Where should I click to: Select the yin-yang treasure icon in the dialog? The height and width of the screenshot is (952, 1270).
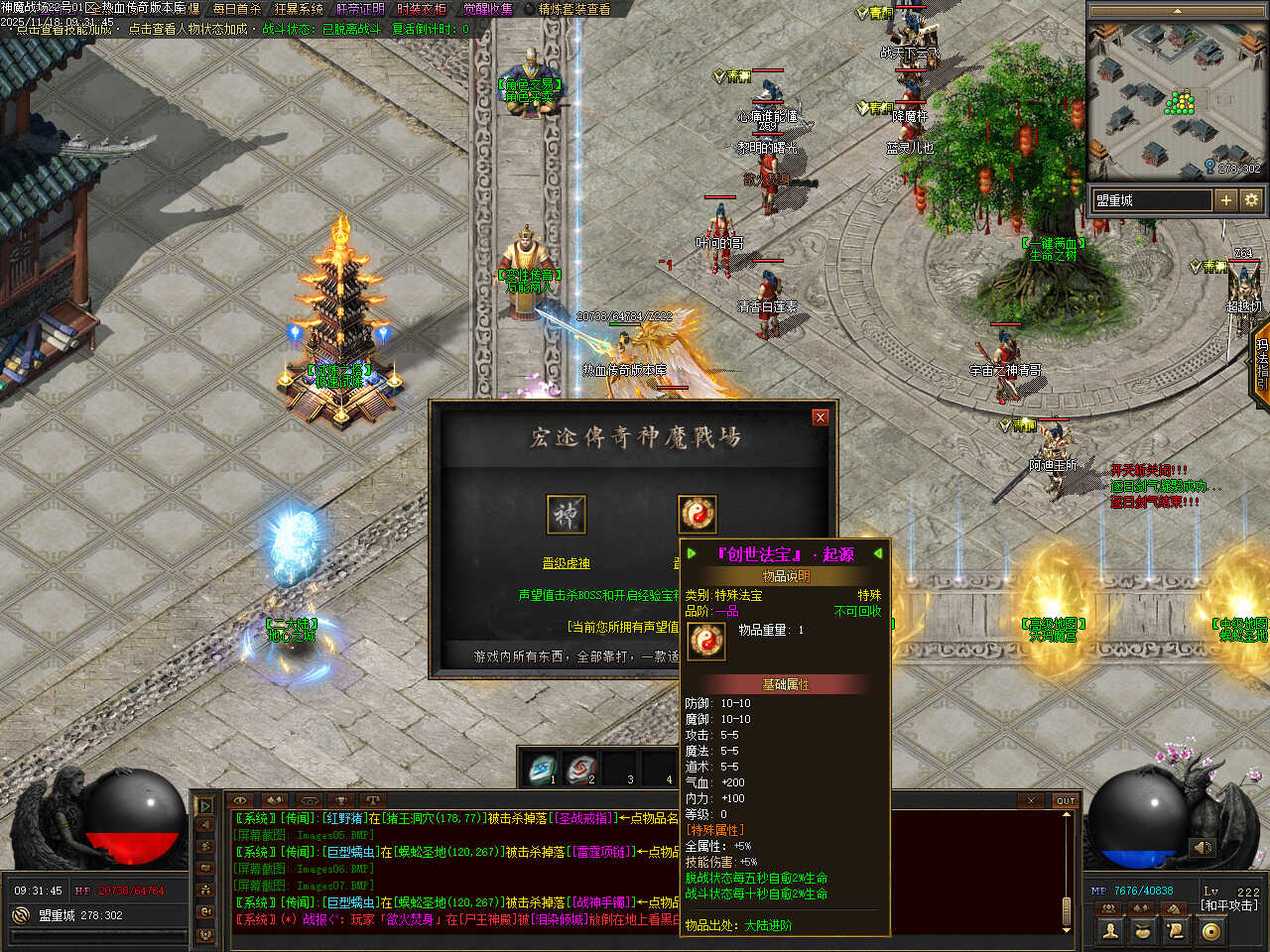(697, 514)
